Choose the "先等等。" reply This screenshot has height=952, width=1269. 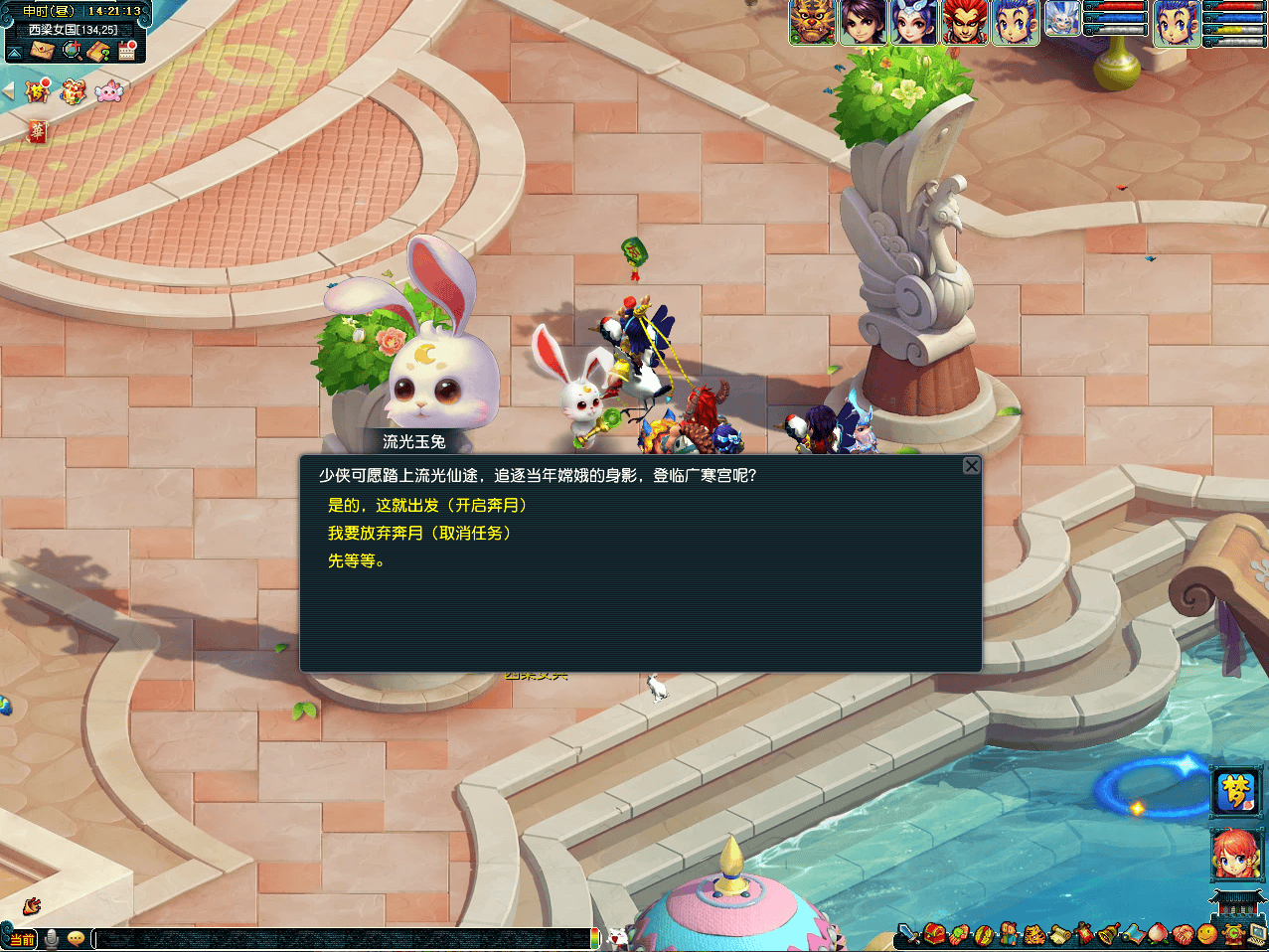pos(356,561)
